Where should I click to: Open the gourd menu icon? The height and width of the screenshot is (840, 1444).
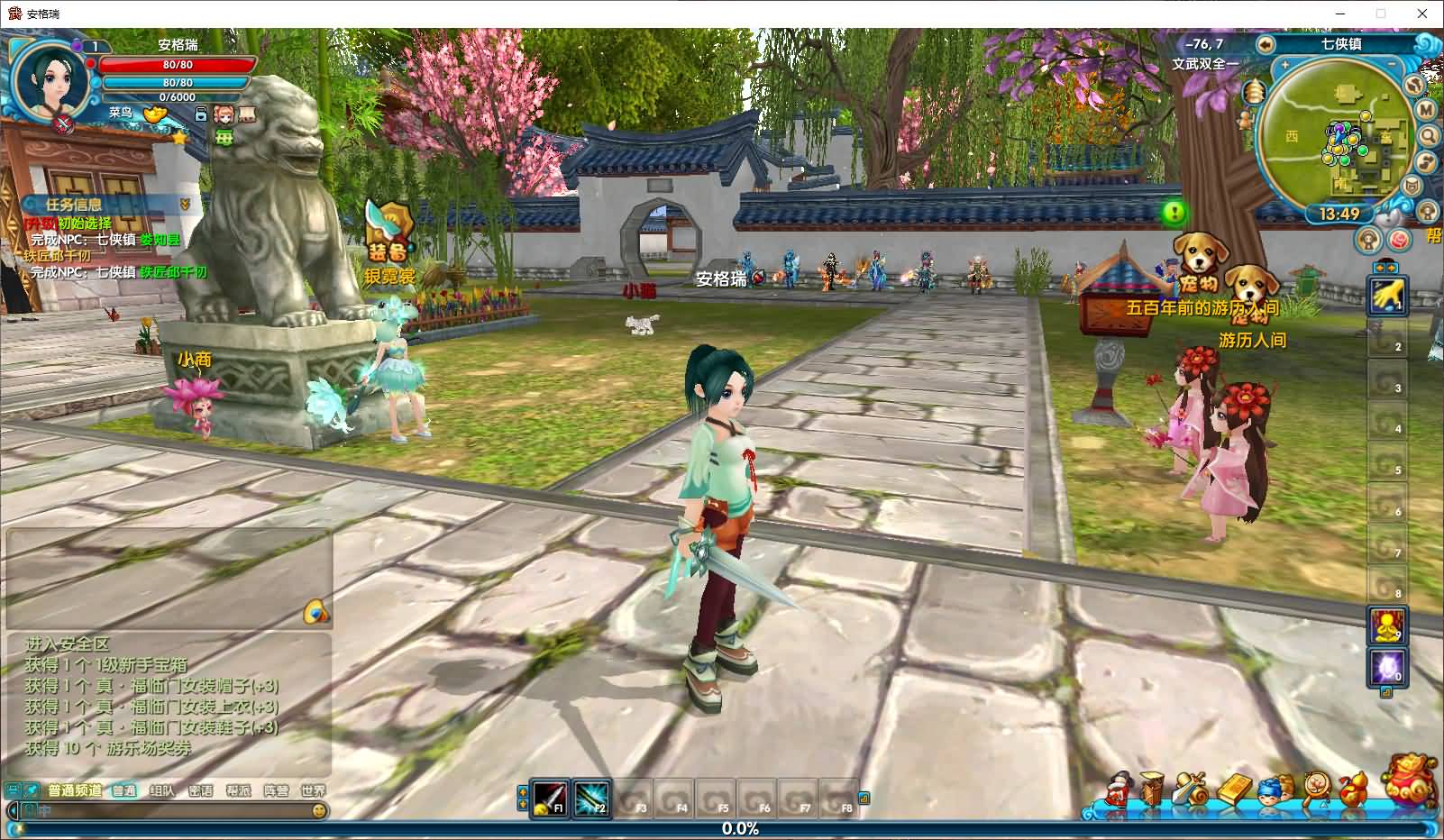click(1350, 790)
